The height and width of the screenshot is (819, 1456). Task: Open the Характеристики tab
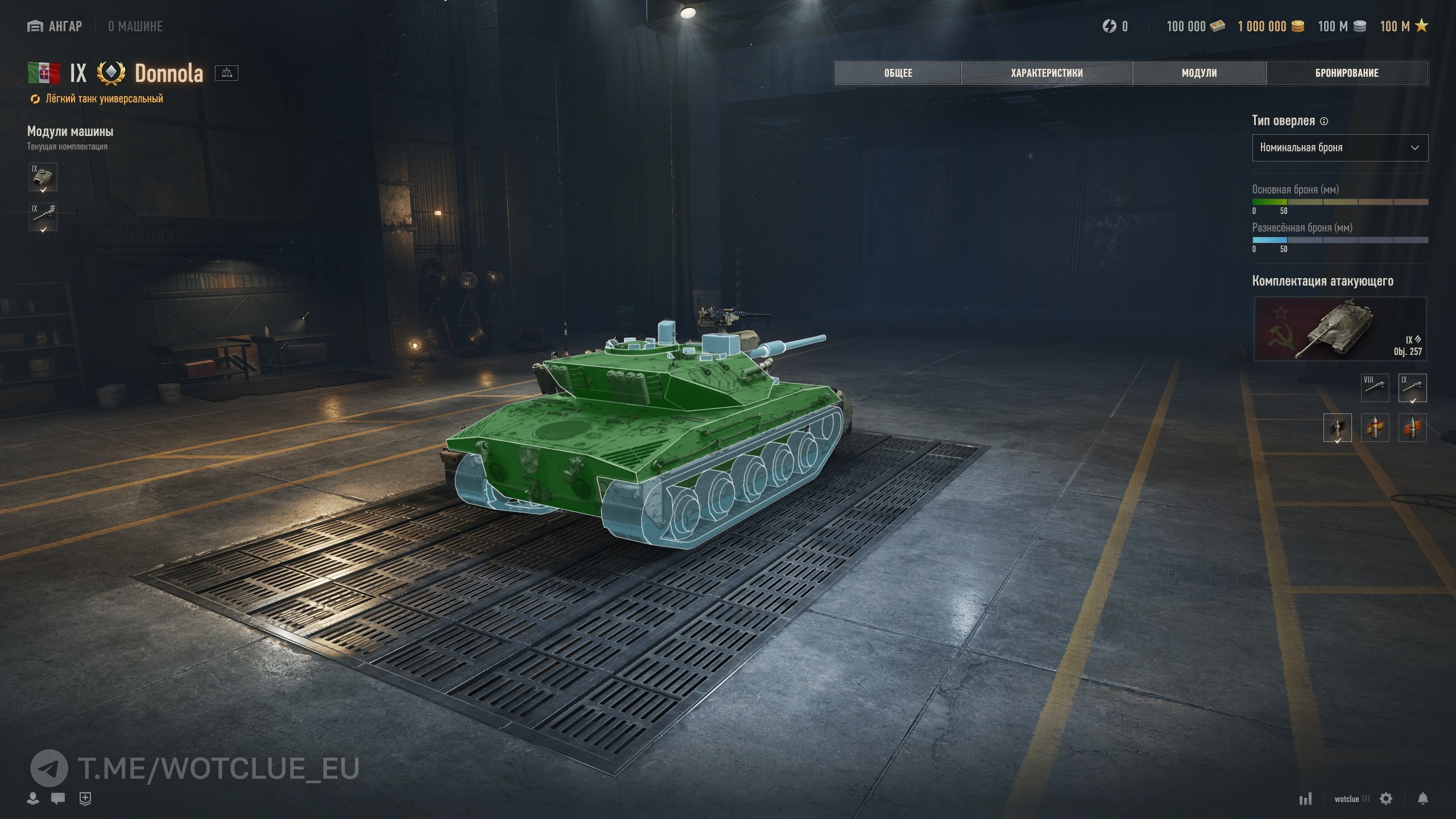coord(1046,73)
